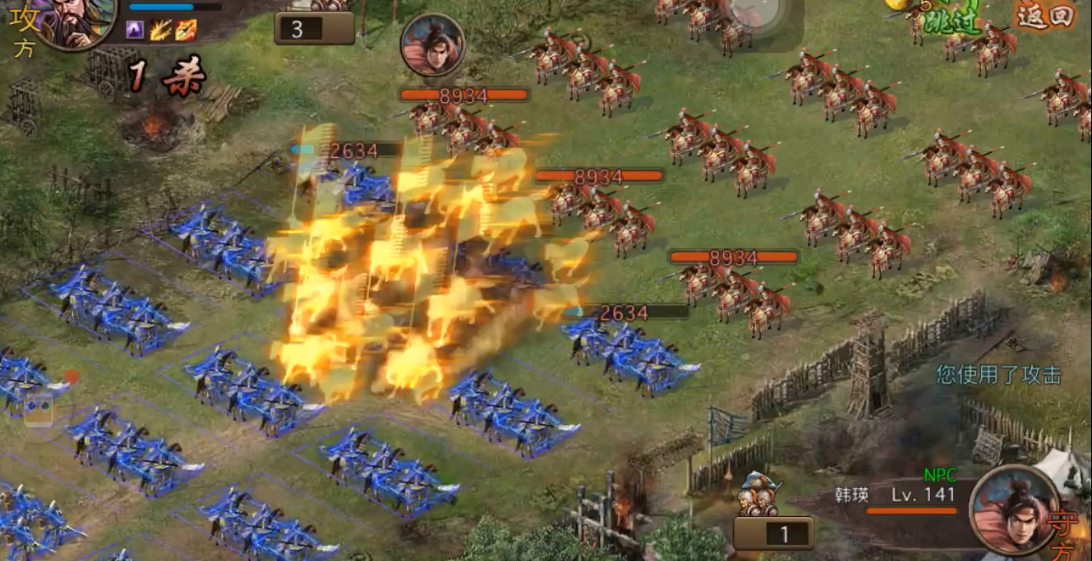Viewport: 1092px width, 561px height.
Task: Select the attacker general portrait
Action: coord(73,20)
